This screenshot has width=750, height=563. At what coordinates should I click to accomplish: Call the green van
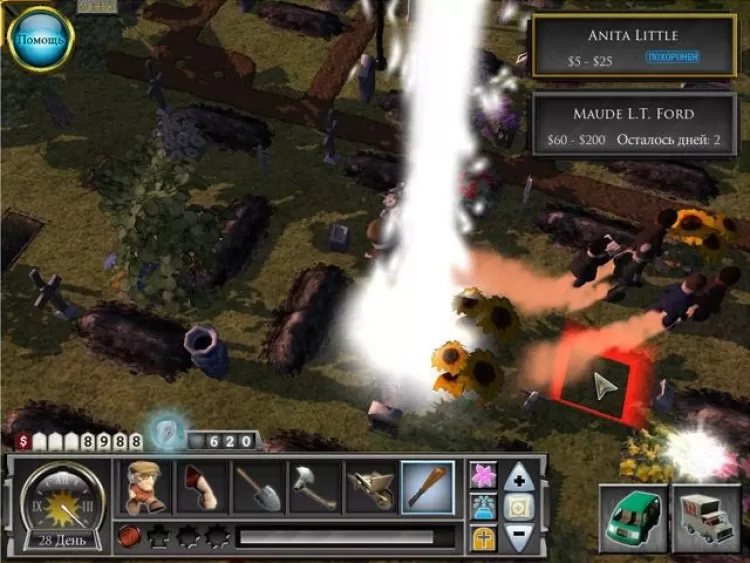click(x=632, y=517)
